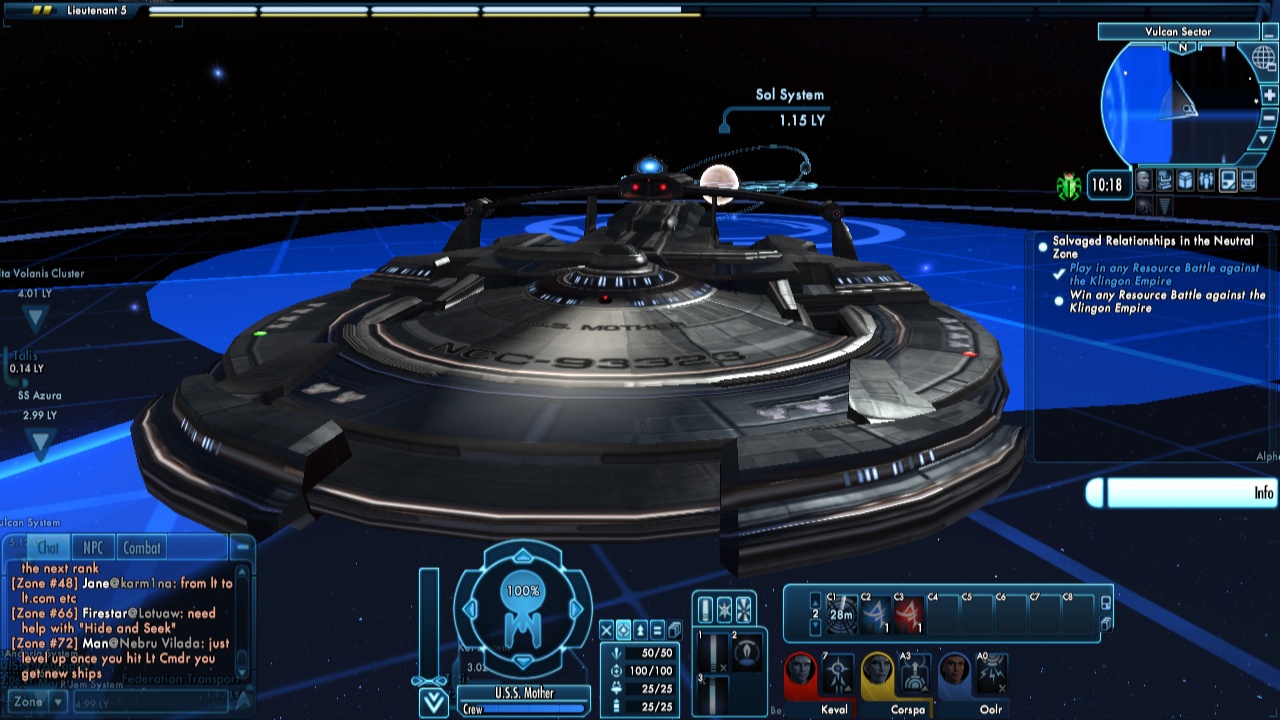This screenshot has height=720, width=1280.
Task: Click the green bug report icon
Action: point(1069,186)
